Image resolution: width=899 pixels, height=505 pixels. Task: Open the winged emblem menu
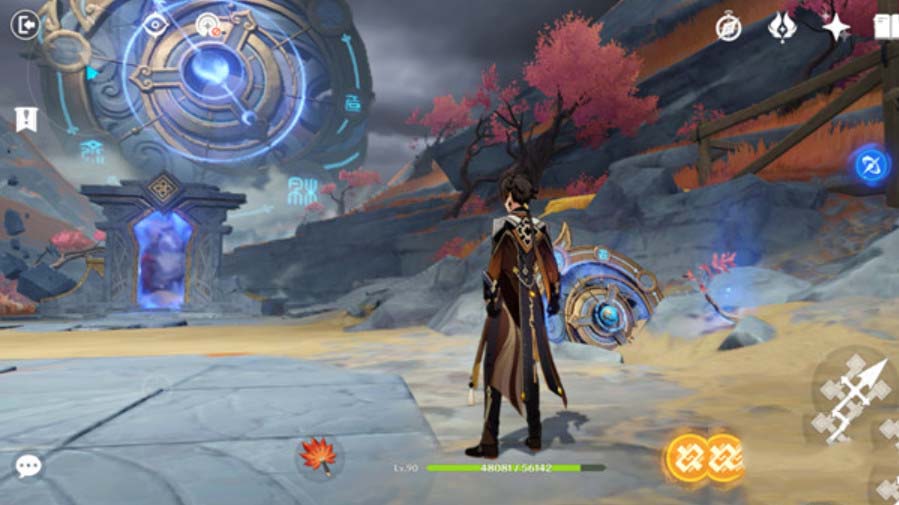point(781,27)
